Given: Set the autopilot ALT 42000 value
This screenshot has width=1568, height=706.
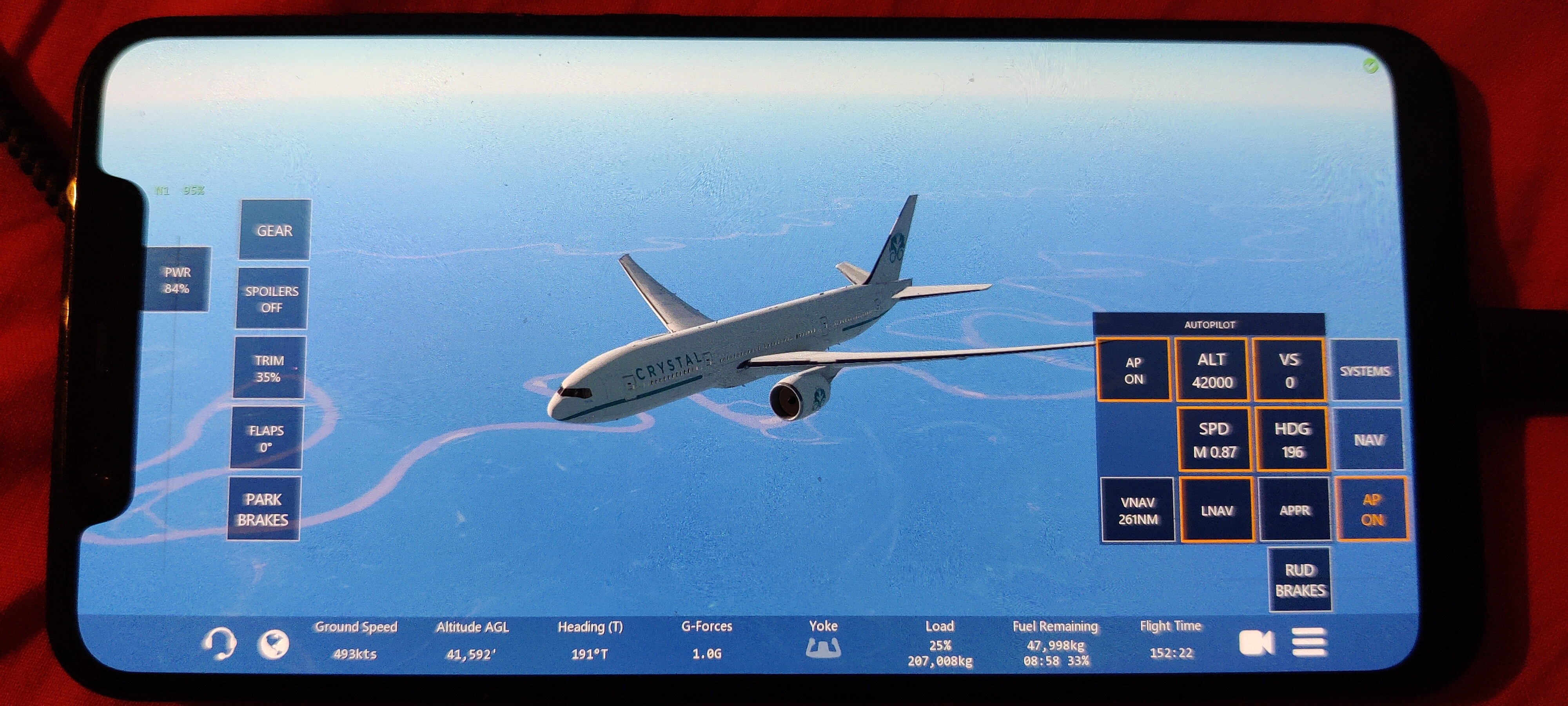Looking at the screenshot, I should 1211,370.
